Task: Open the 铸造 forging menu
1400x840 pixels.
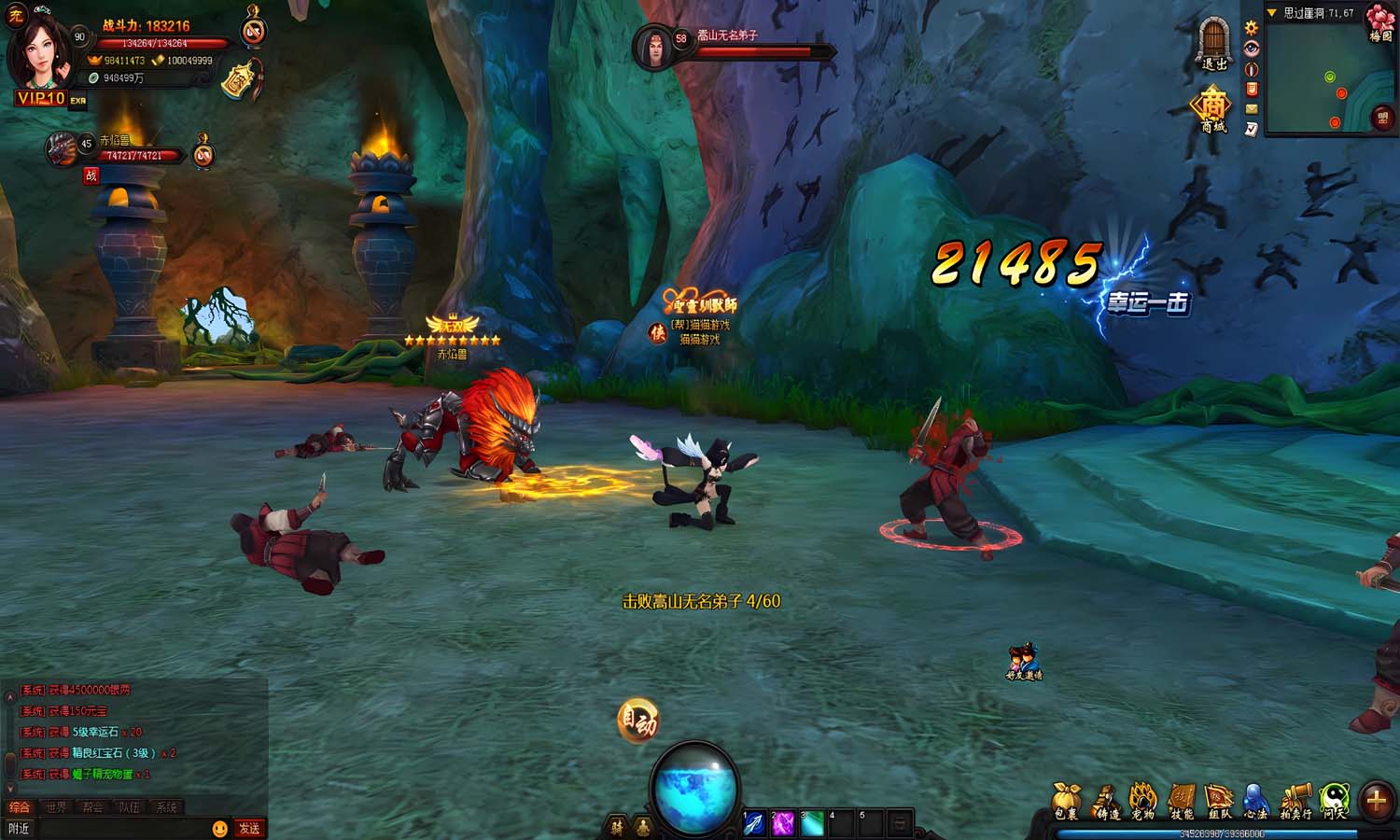Action: click(x=1106, y=800)
